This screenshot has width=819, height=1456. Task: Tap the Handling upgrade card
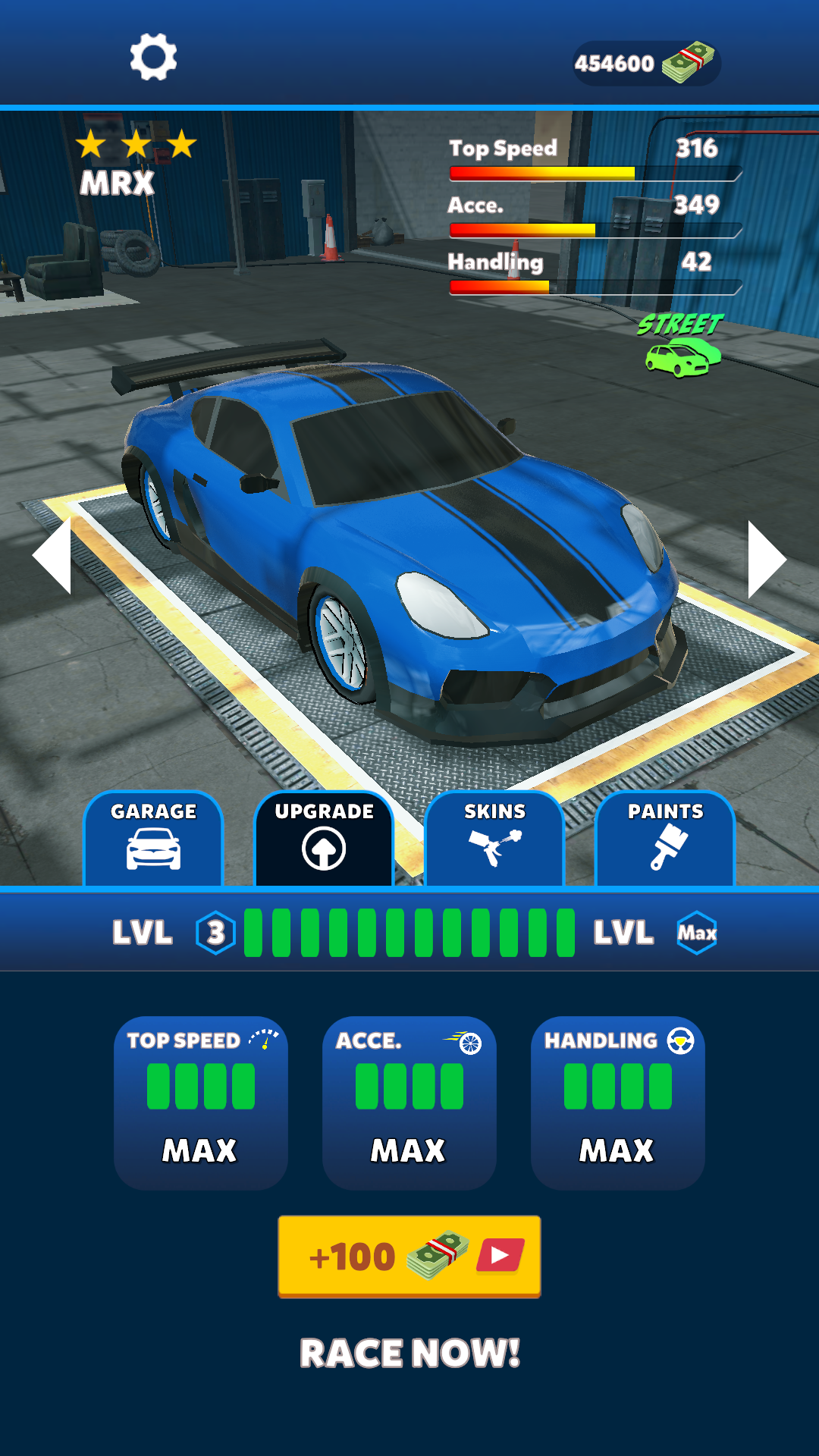pyautogui.click(x=617, y=1102)
